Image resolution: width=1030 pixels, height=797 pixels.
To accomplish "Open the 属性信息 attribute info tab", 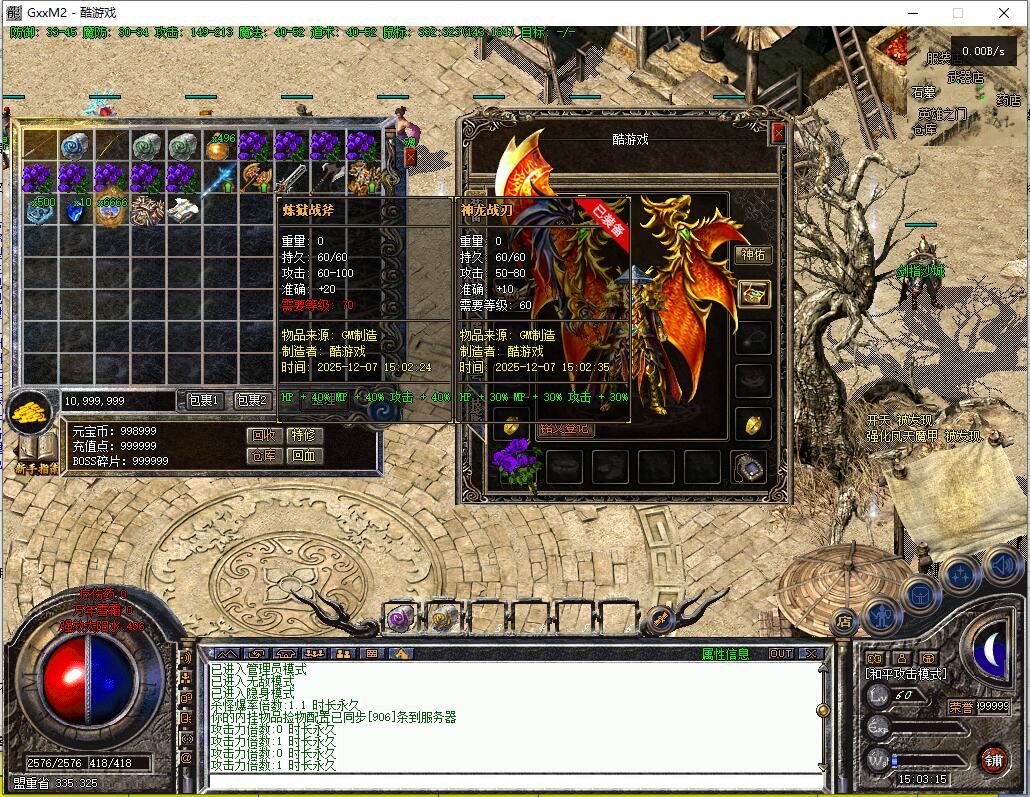I will coord(725,654).
